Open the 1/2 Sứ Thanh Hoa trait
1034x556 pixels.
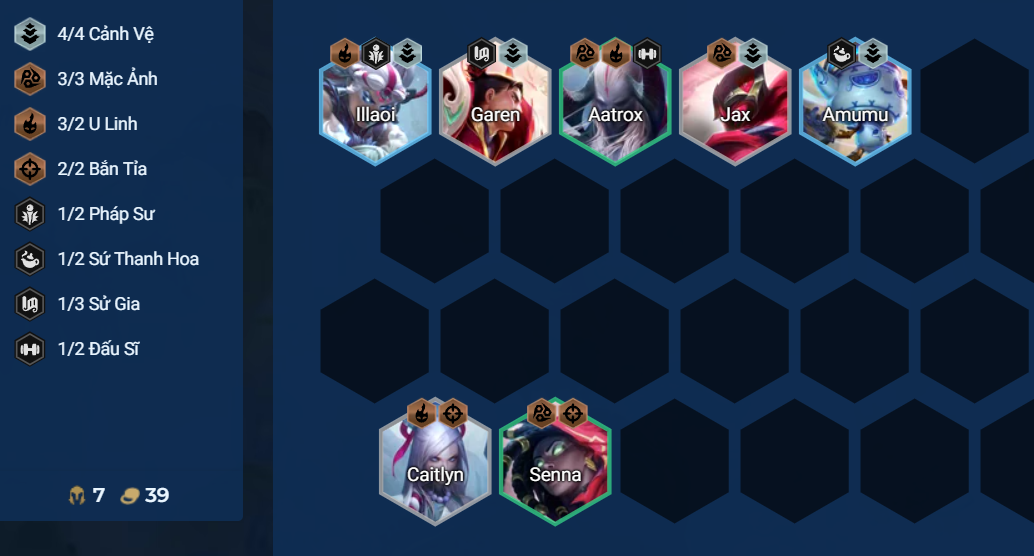click(128, 259)
